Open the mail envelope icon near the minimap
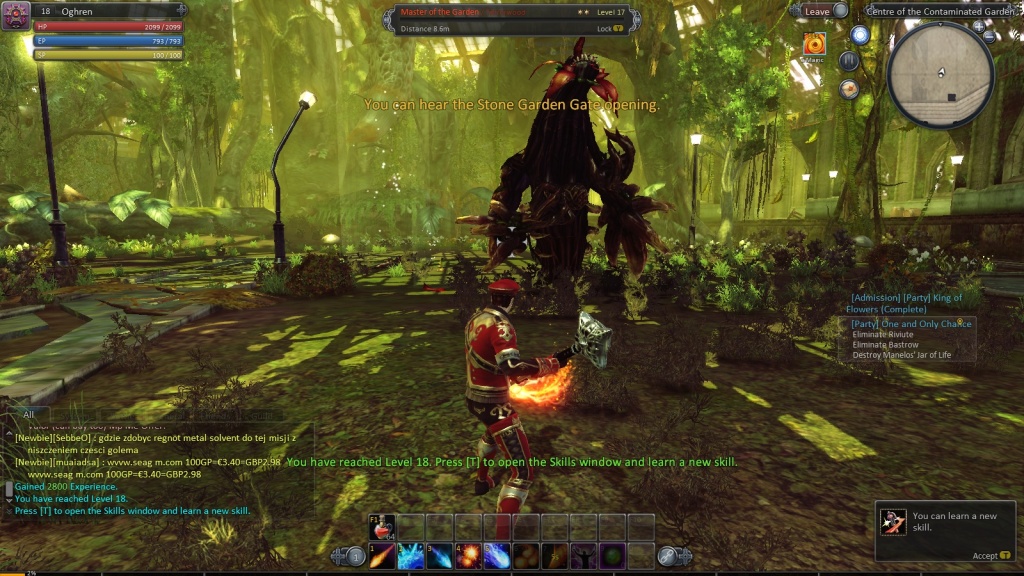The height and width of the screenshot is (576, 1024). [x=850, y=89]
